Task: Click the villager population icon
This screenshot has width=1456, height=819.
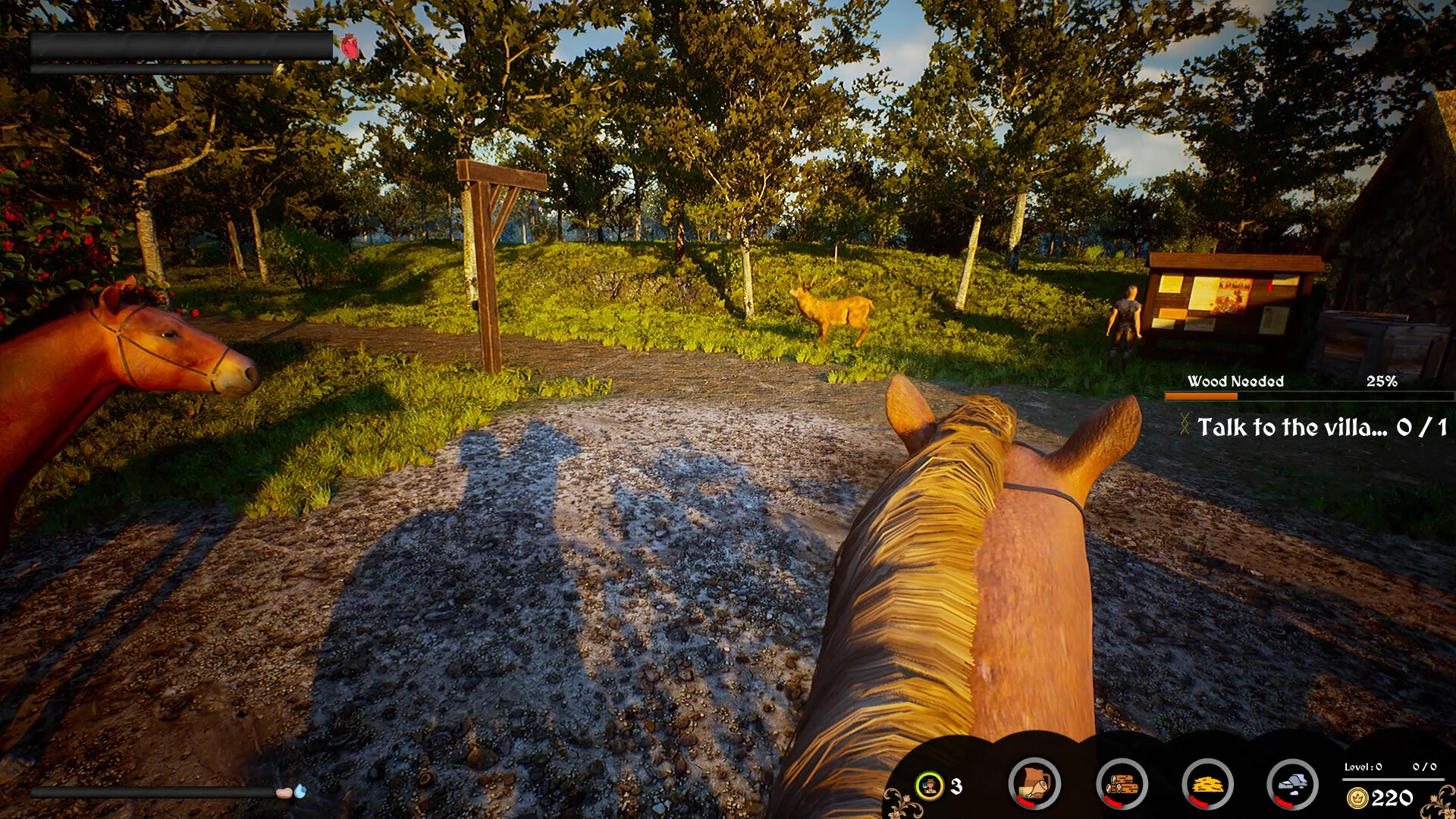Action: pyautogui.click(x=929, y=786)
